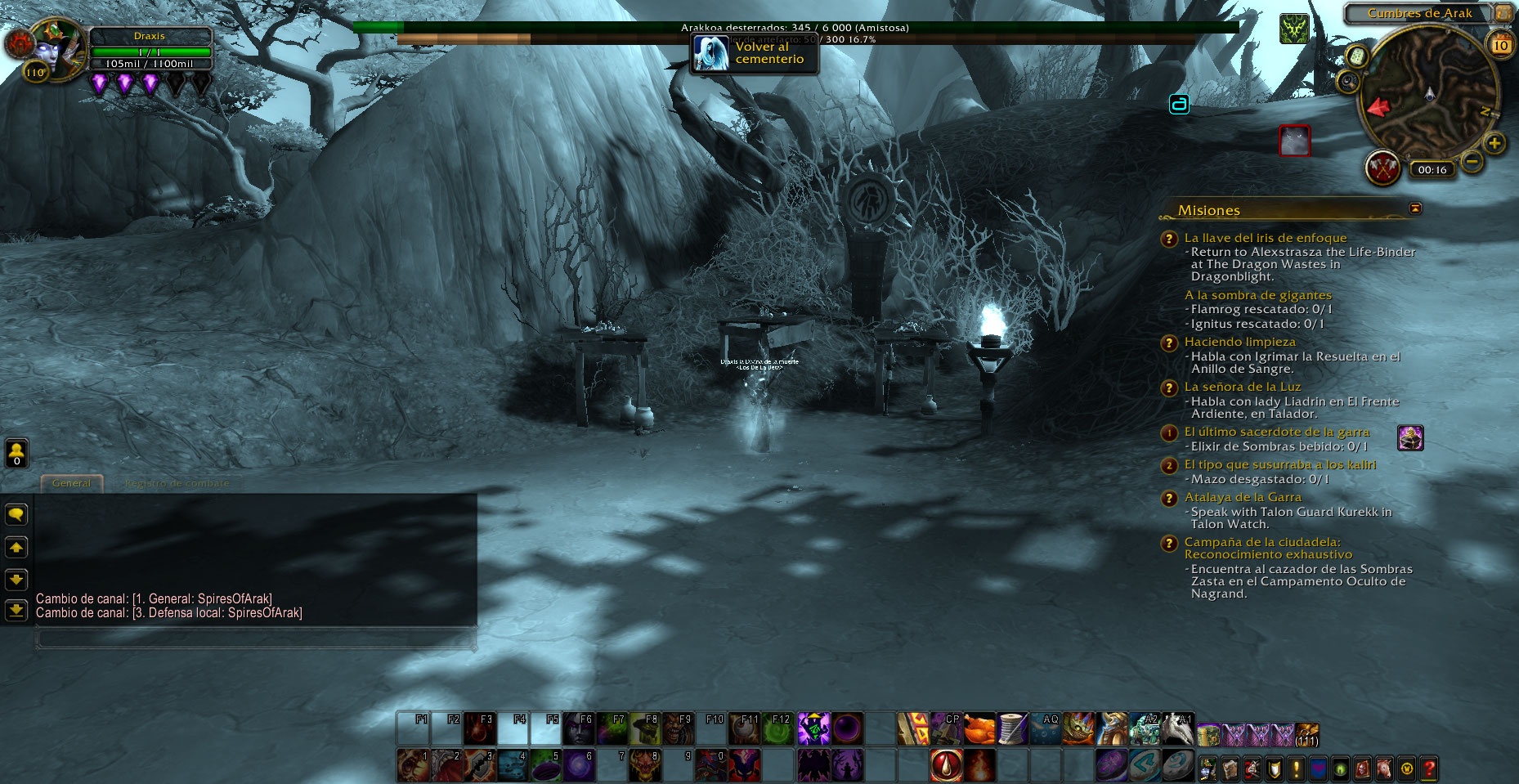Switch to the 'Registro de combate' chat tab

point(177,483)
